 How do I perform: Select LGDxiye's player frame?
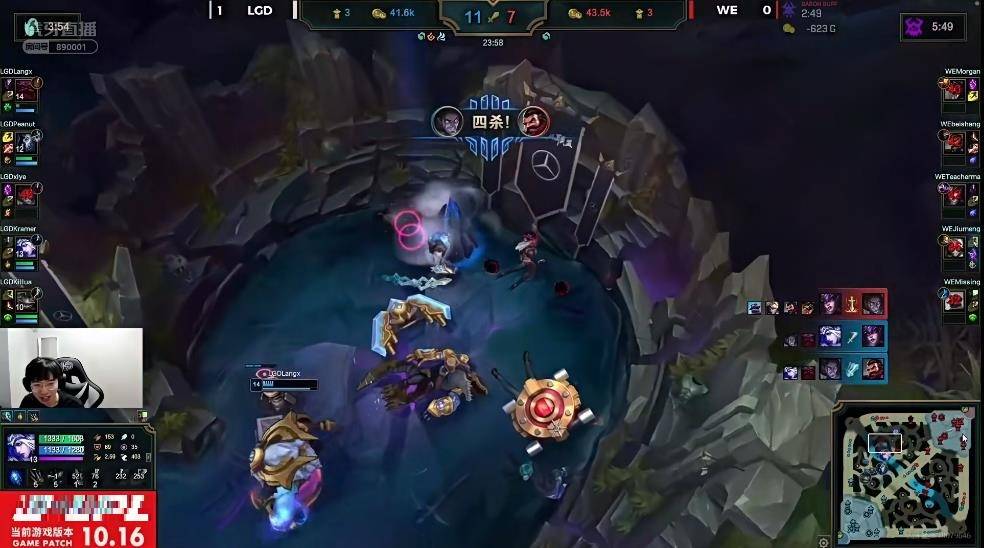20,197
